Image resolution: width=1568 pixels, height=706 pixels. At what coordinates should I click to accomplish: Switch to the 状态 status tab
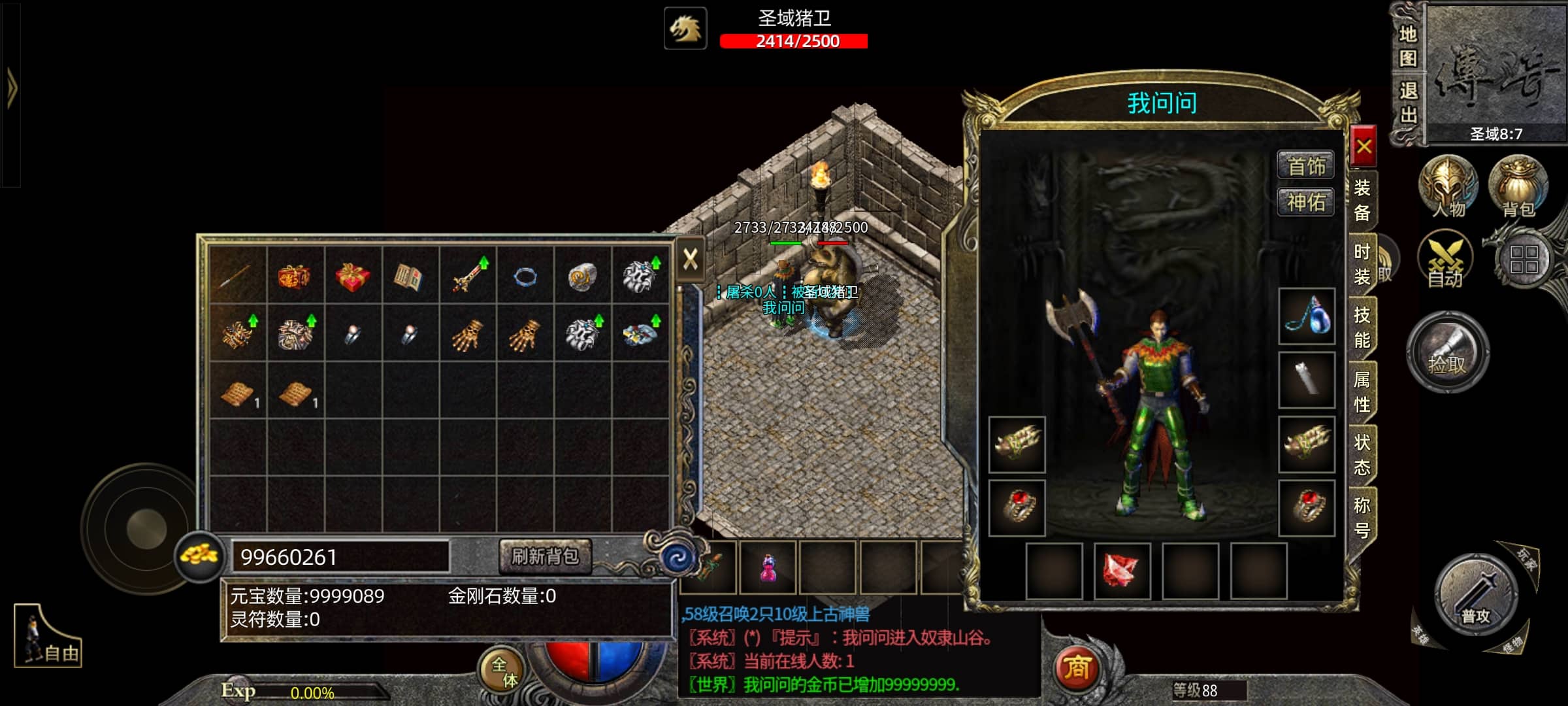1362,454
